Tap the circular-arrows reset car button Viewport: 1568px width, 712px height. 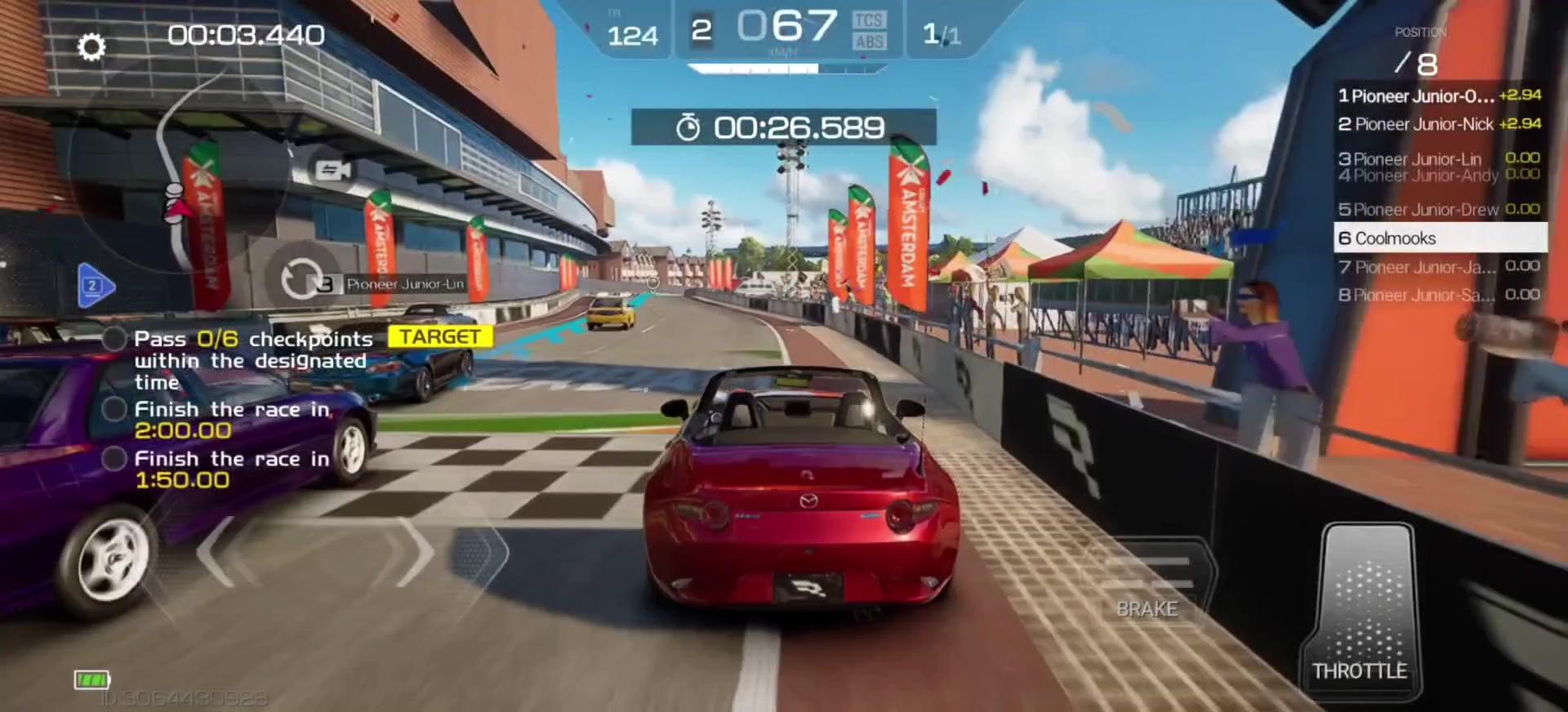click(x=301, y=278)
